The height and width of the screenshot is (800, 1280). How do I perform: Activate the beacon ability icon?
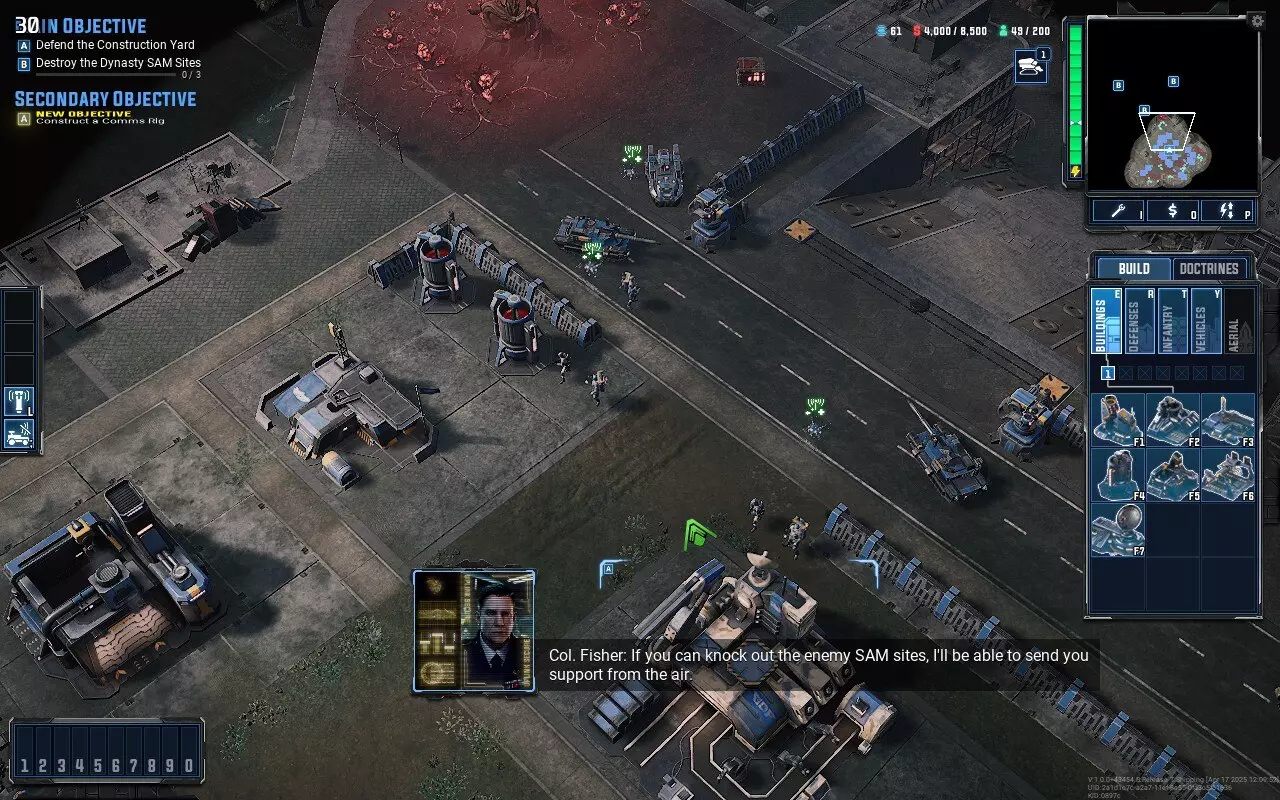19,402
